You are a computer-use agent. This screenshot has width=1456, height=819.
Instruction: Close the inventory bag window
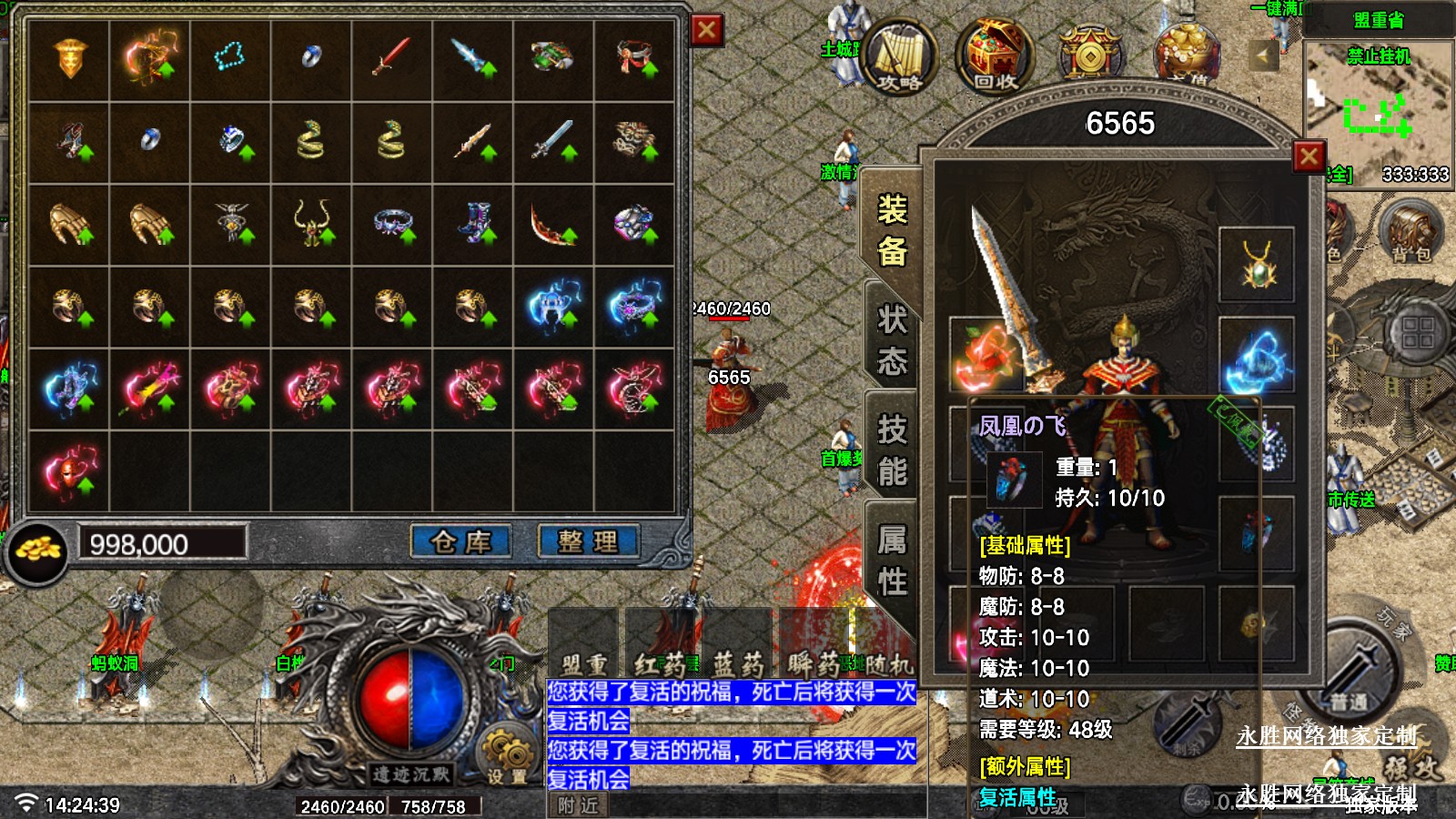click(x=706, y=30)
